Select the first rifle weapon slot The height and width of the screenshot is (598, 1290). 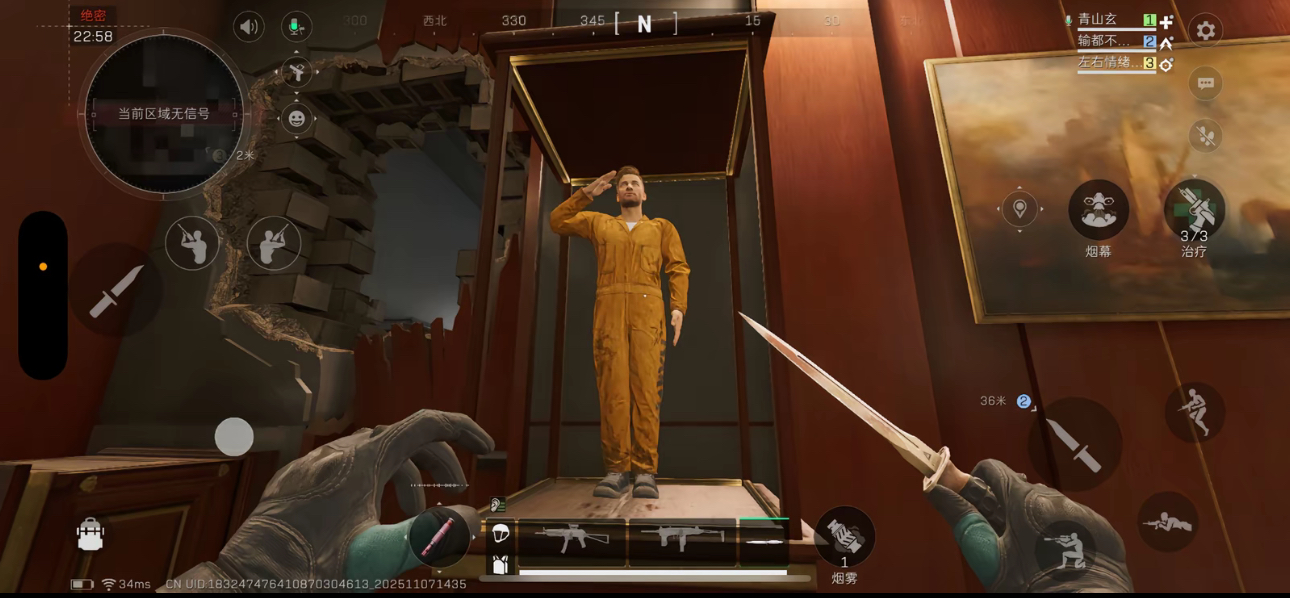coord(572,539)
